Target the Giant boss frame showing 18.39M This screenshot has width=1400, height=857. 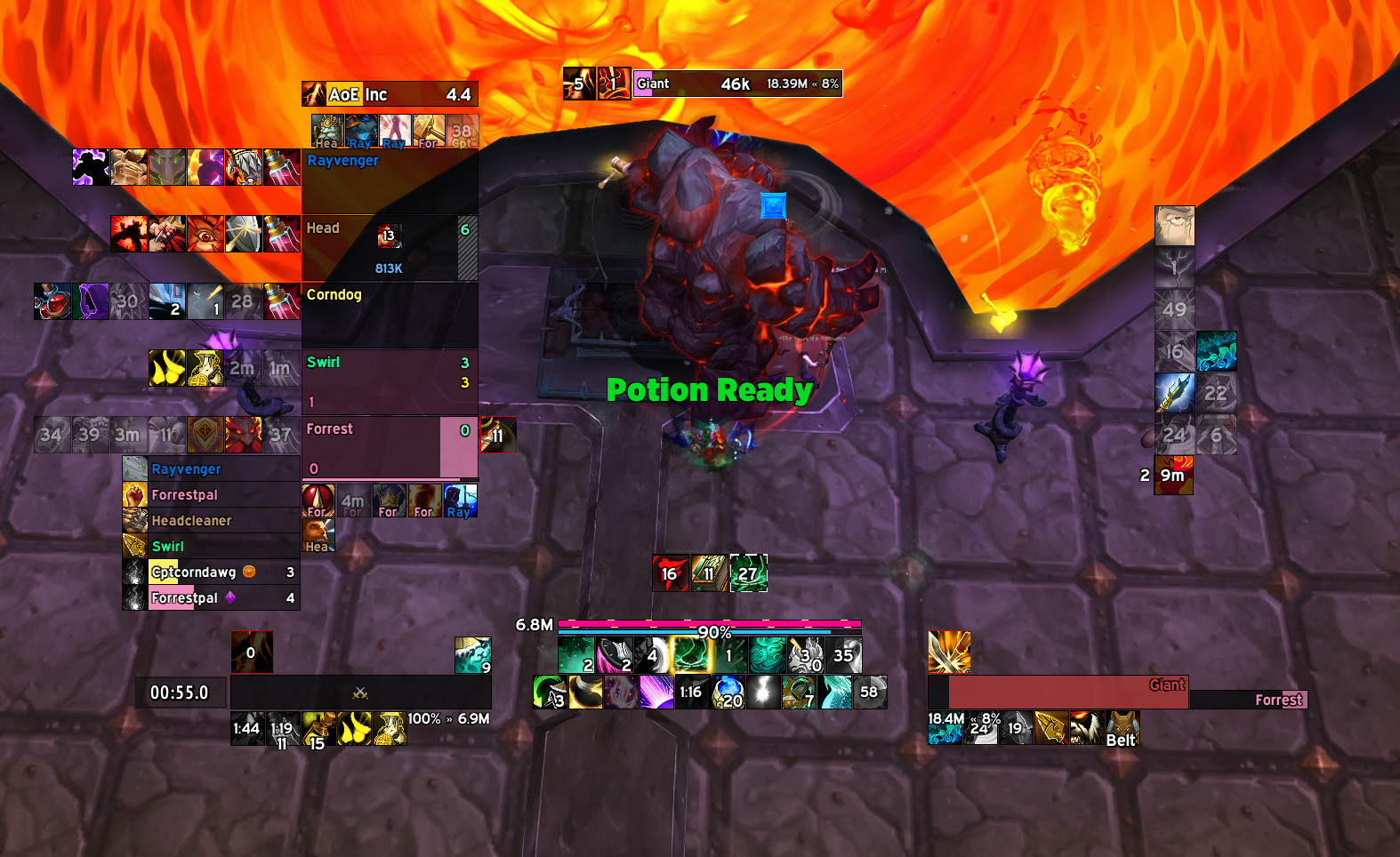click(x=736, y=84)
